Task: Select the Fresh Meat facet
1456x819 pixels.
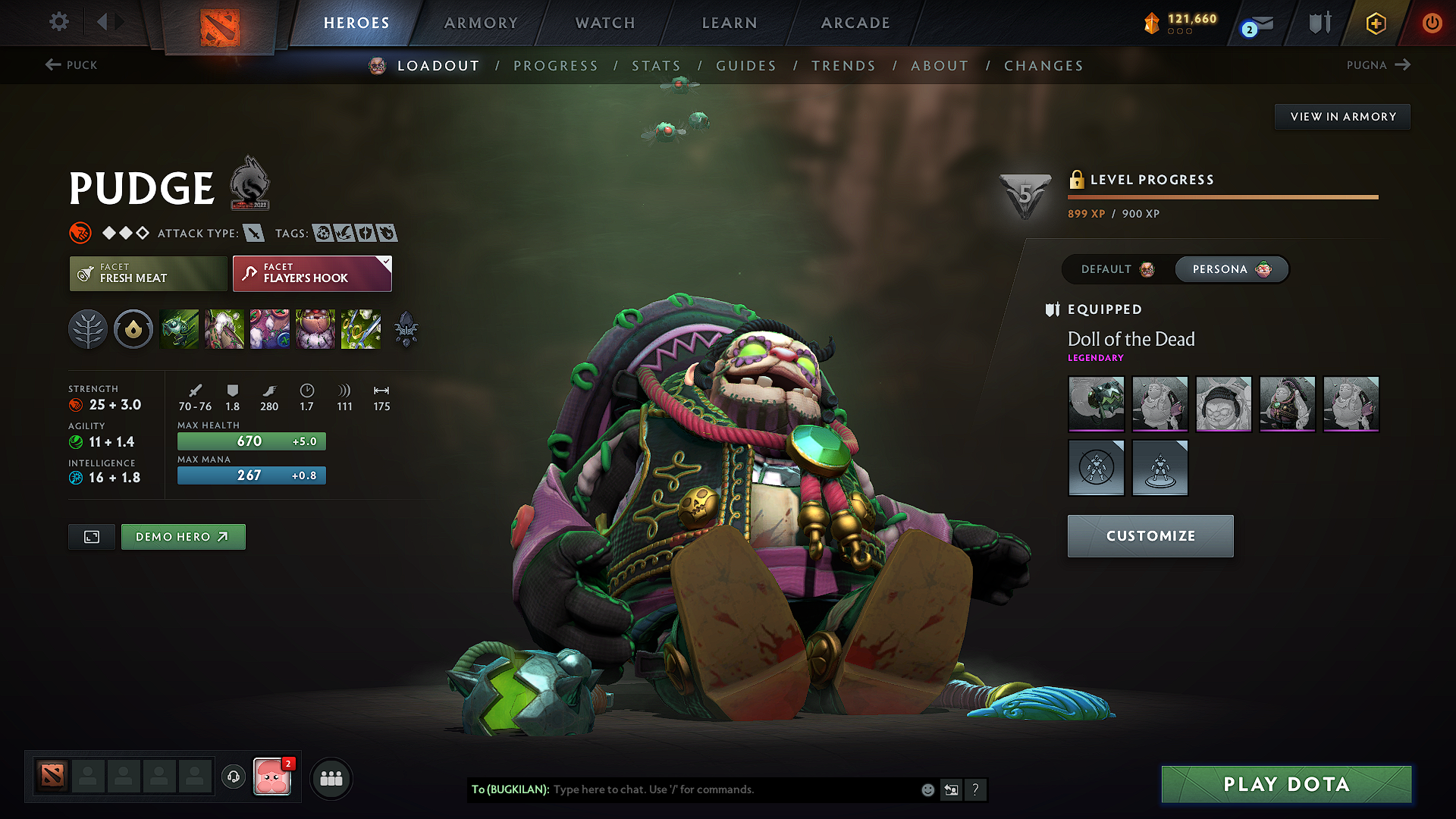Action: point(148,273)
